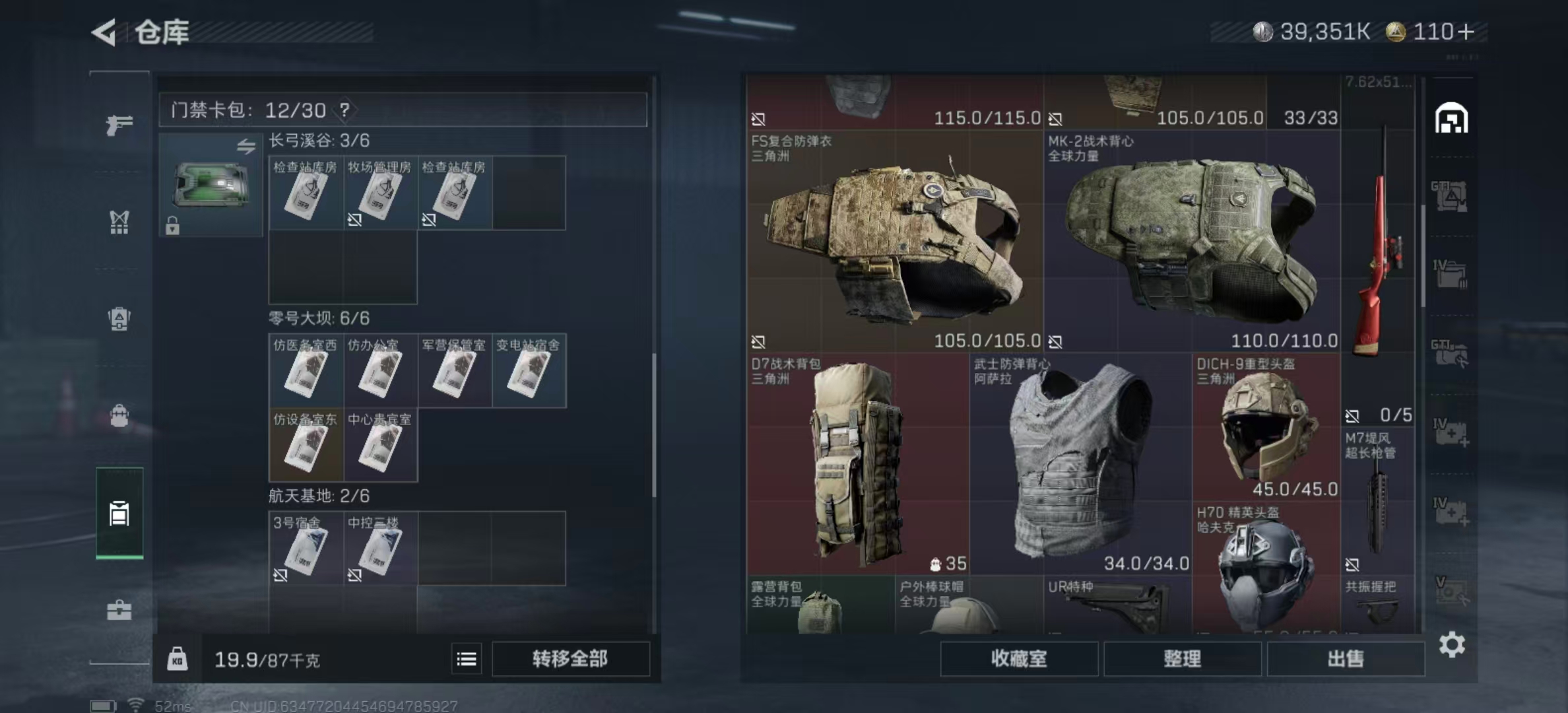The image size is (1568, 713).
Task: Select the 军营保管室 keycard
Action: (x=454, y=371)
